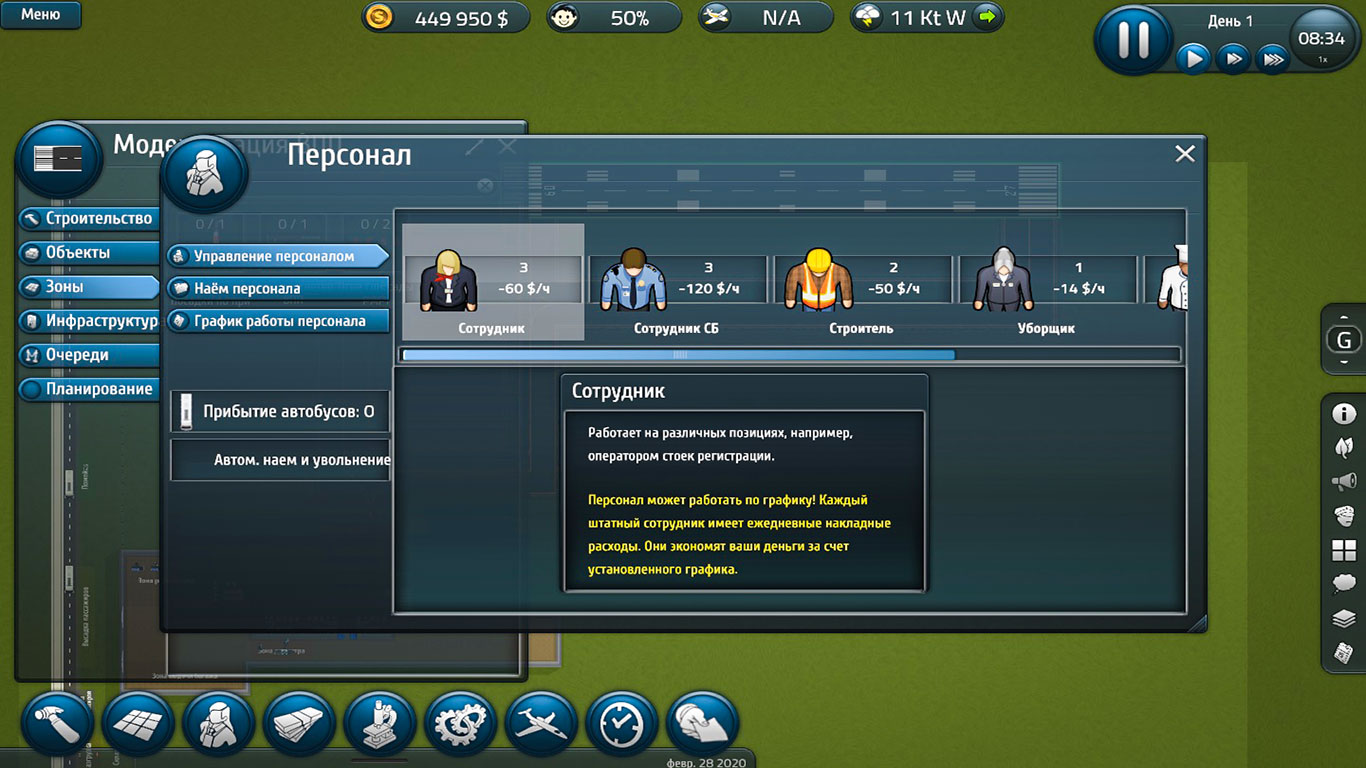The height and width of the screenshot is (768, 1366).
Task: Close the Персонал window
Action: (1185, 154)
